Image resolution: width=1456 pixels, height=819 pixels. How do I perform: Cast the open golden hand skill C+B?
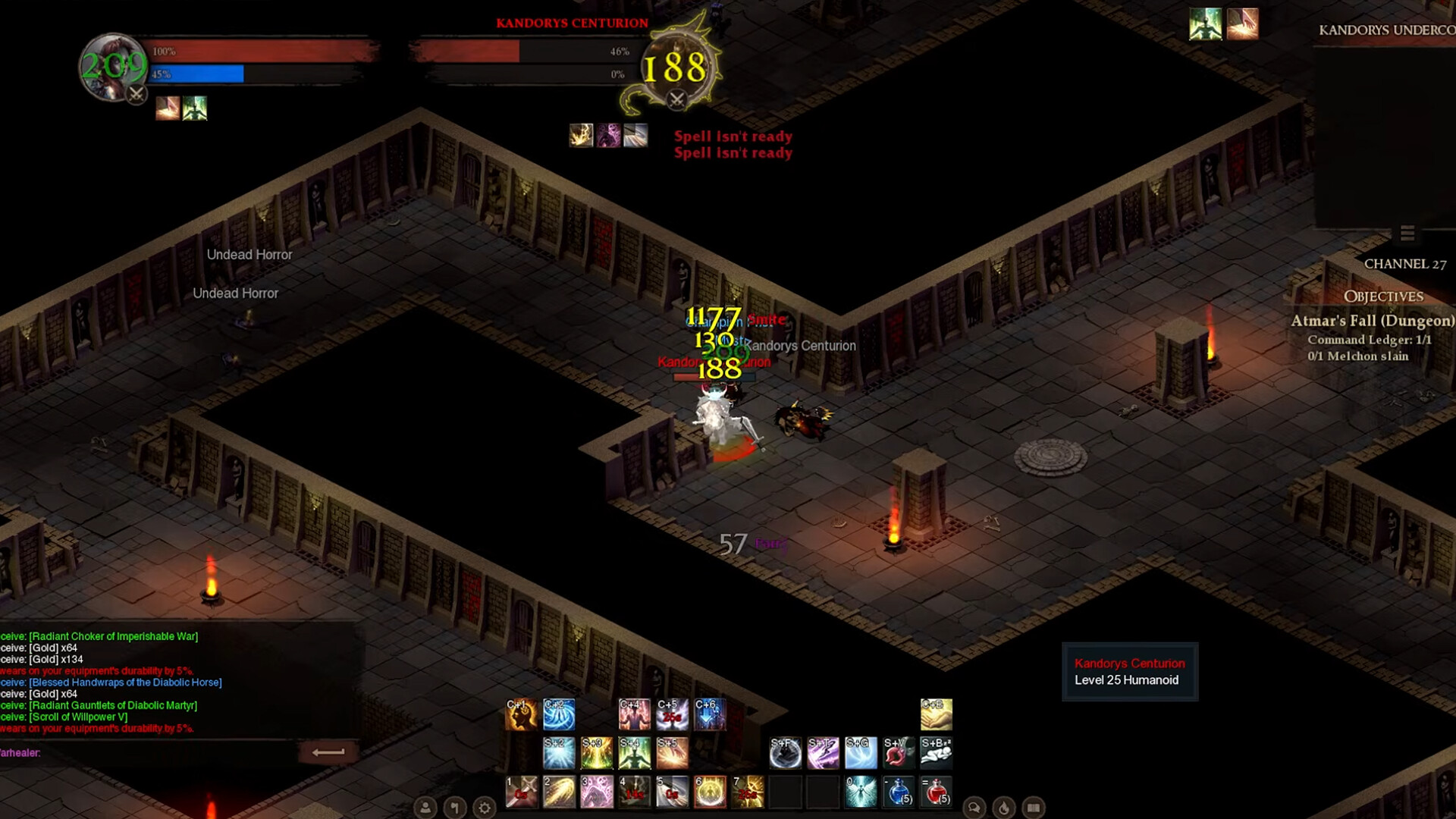[x=936, y=714]
